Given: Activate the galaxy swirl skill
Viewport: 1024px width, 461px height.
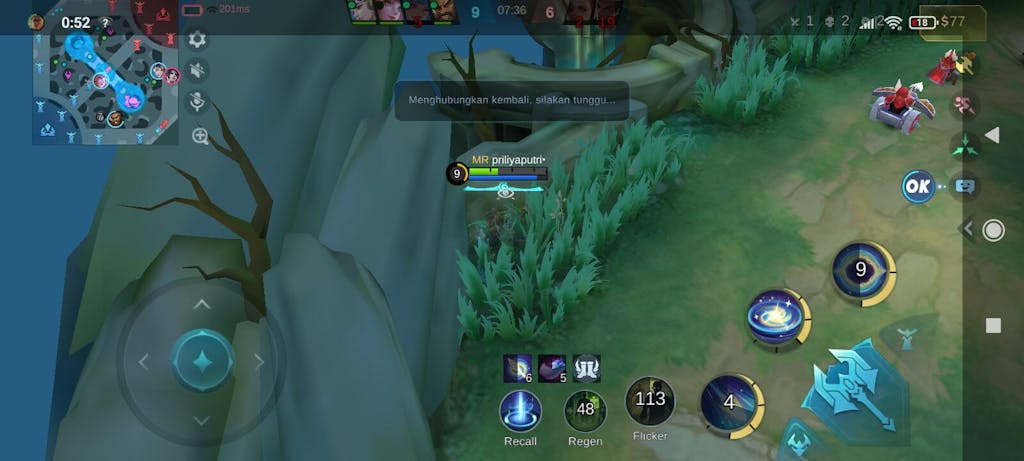Looking at the screenshot, I should [x=776, y=317].
